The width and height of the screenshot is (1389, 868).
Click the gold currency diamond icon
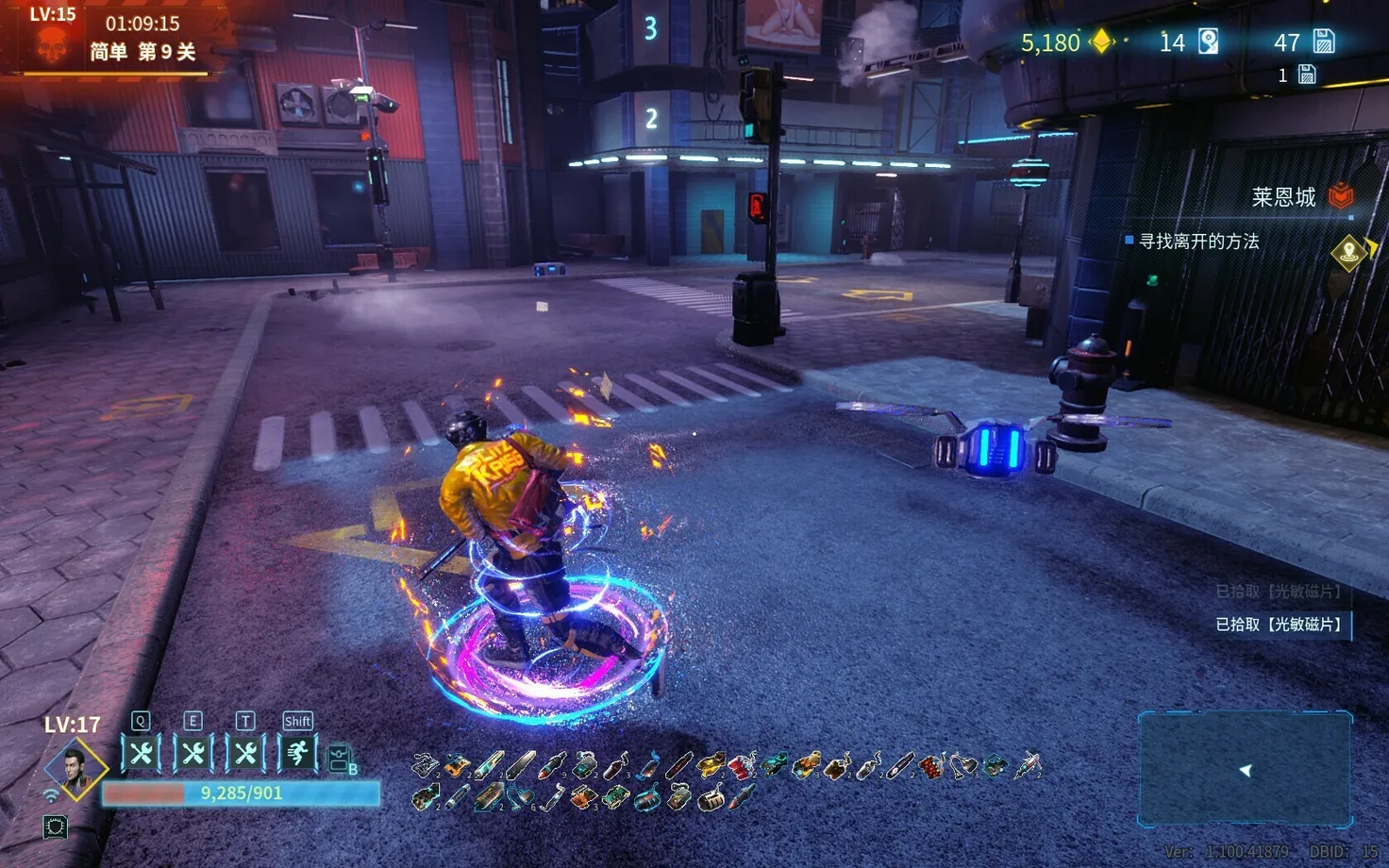(1101, 42)
